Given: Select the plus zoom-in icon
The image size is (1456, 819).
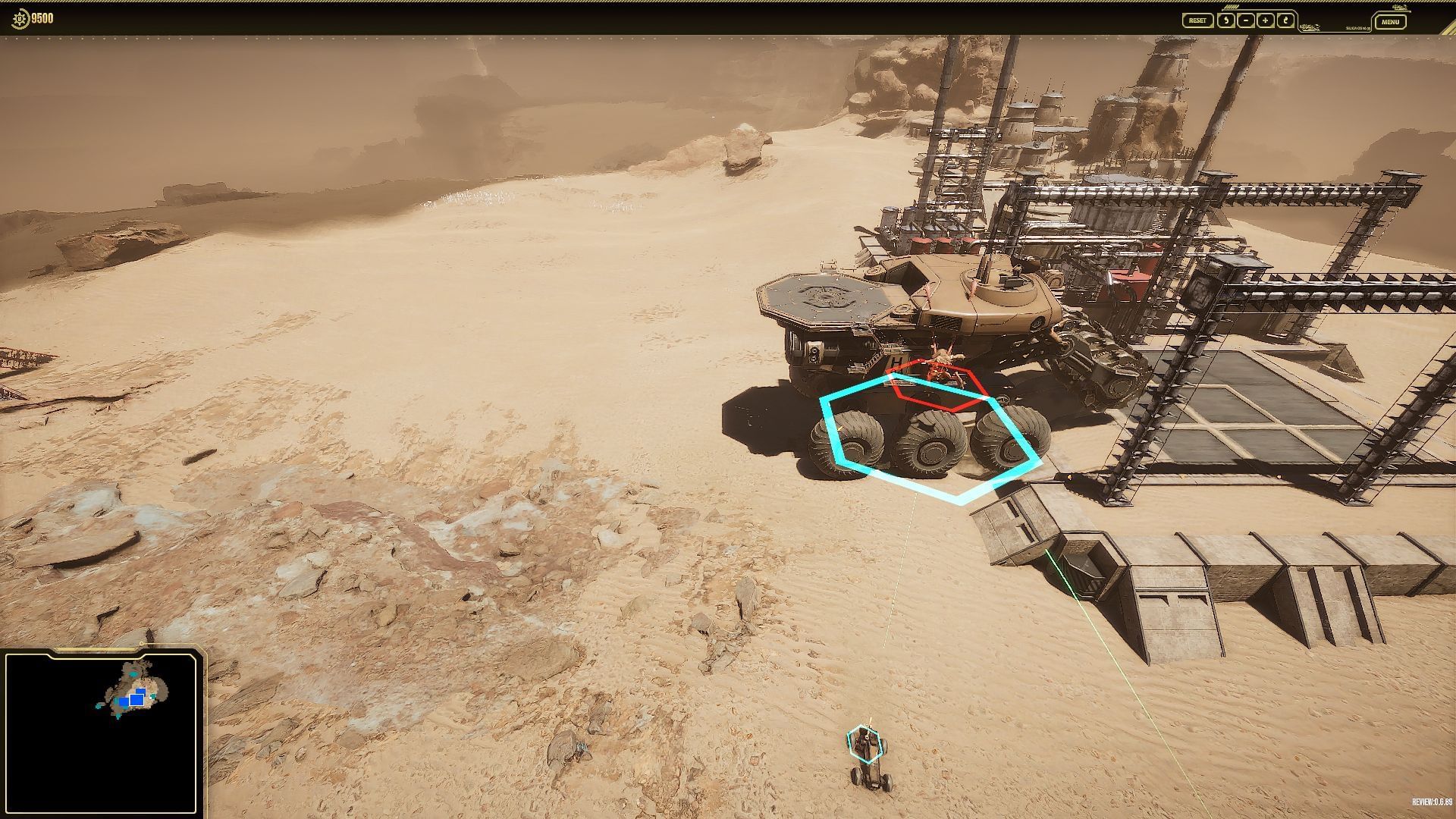Looking at the screenshot, I should coord(1265,20).
